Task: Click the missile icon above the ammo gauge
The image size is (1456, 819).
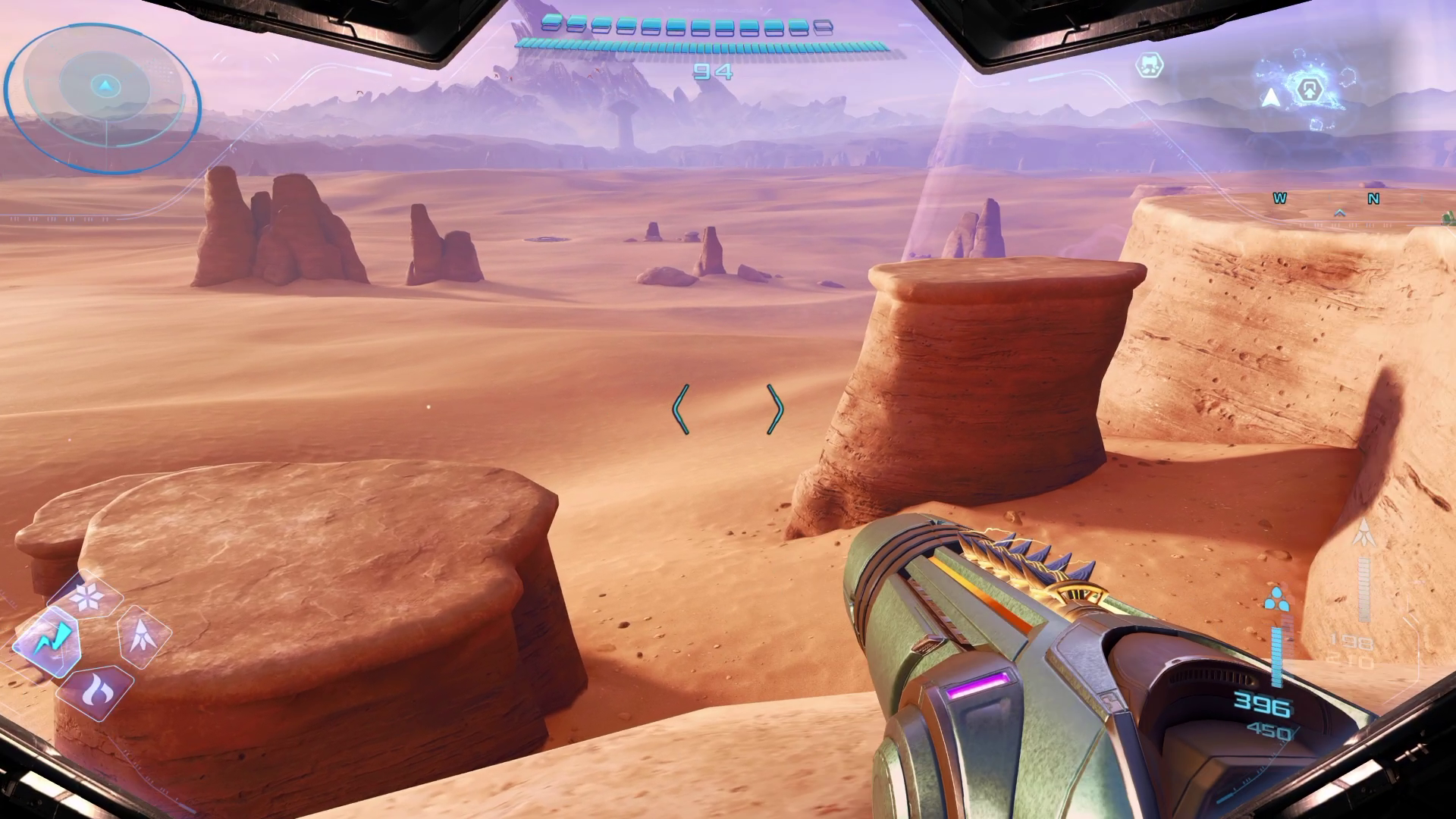Action: click(1363, 535)
